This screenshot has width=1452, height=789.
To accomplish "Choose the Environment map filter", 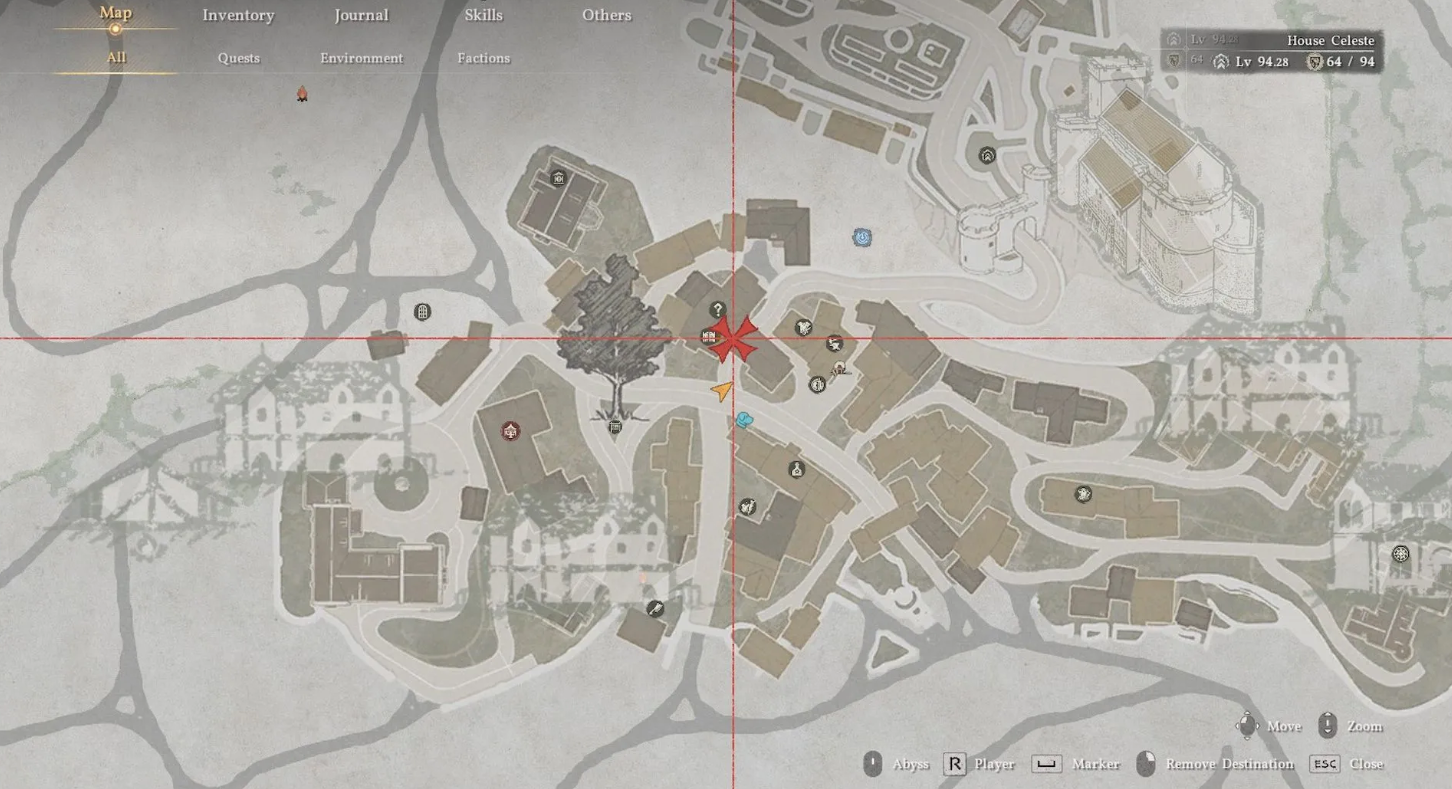I will [x=361, y=58].
